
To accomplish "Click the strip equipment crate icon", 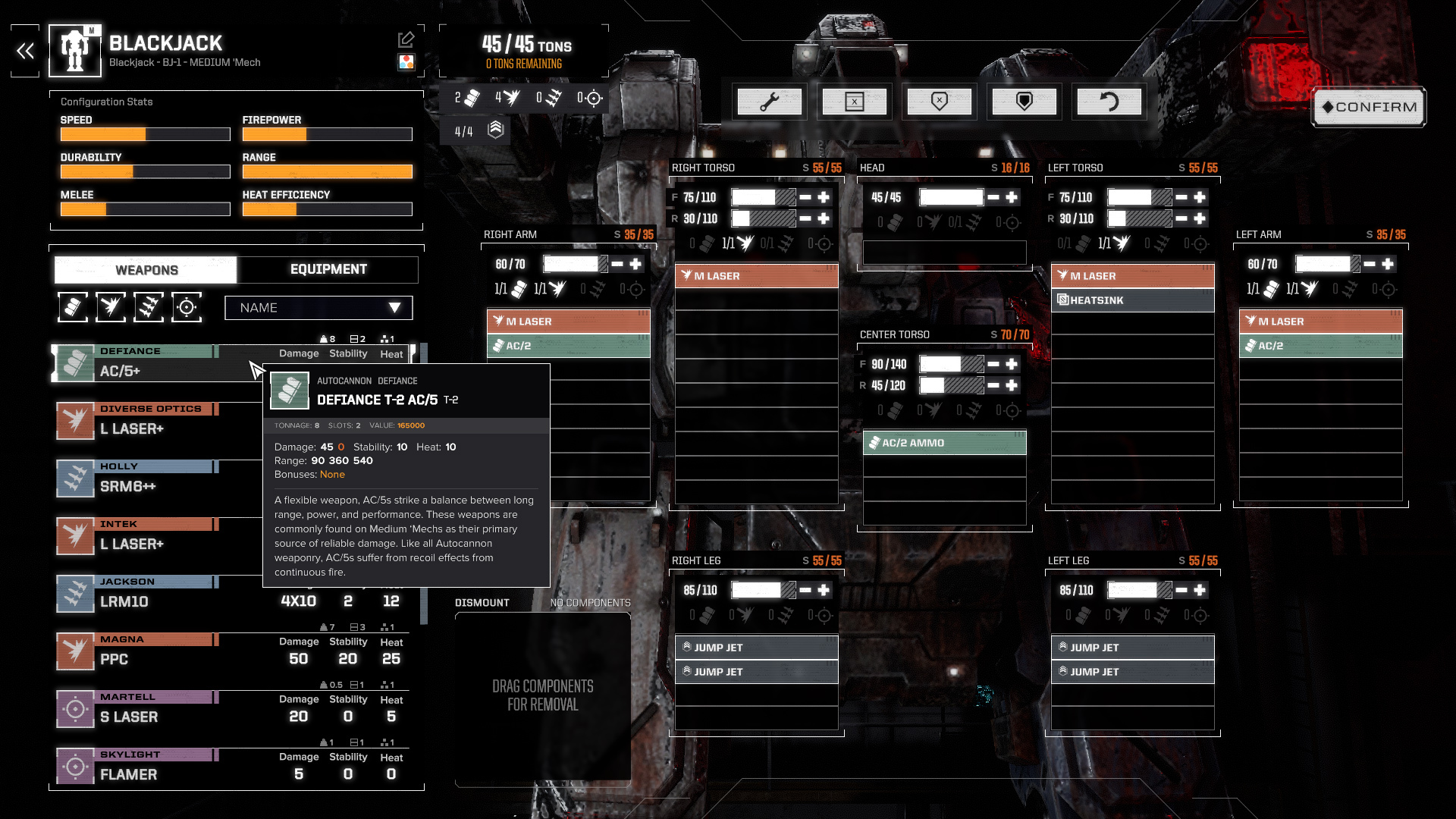I will coord(855,101).
